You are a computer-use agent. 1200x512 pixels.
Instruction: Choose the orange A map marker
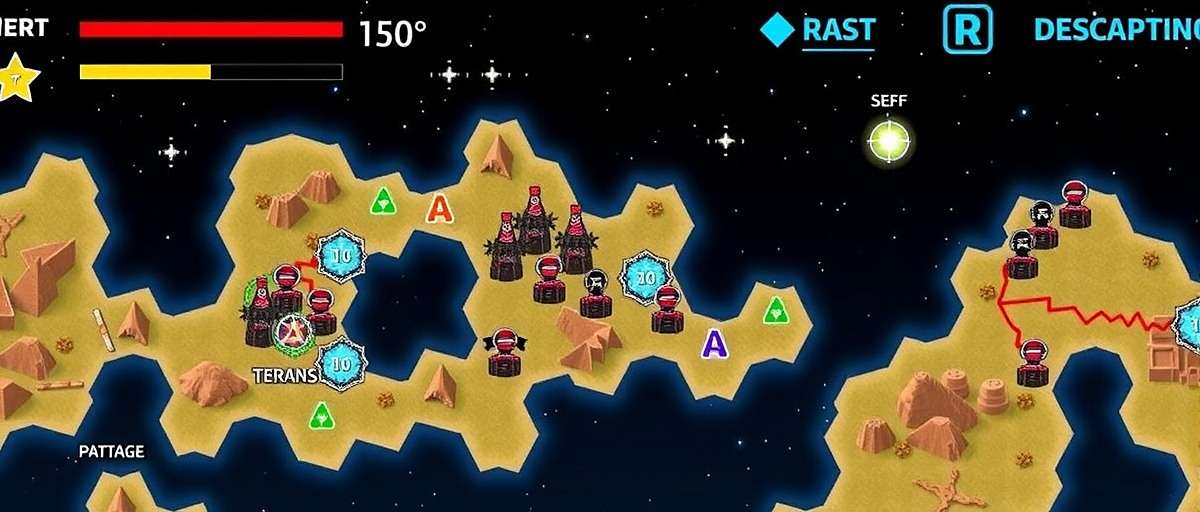[439, 208]
